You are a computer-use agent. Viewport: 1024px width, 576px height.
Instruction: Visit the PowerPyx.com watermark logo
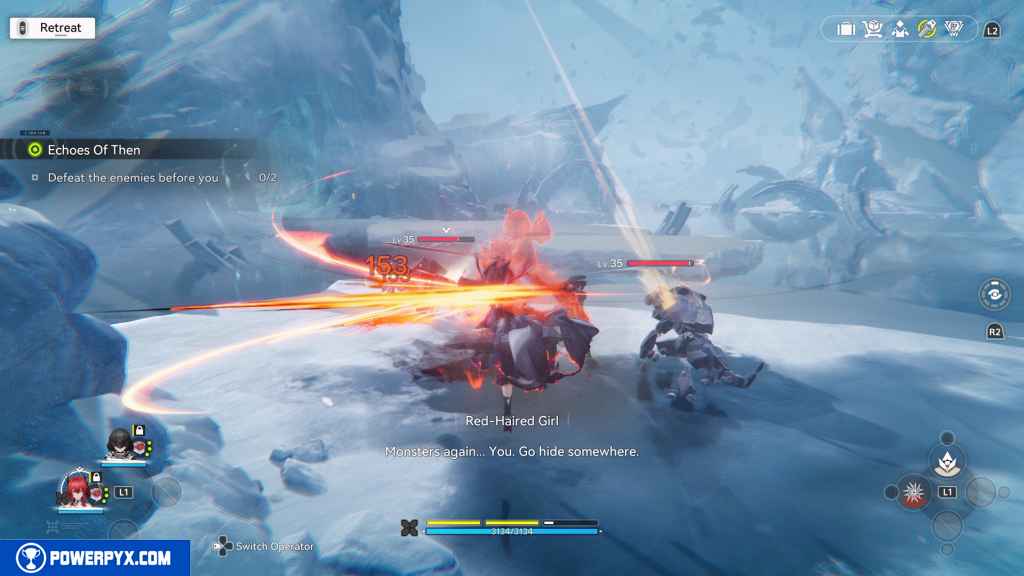94,558
